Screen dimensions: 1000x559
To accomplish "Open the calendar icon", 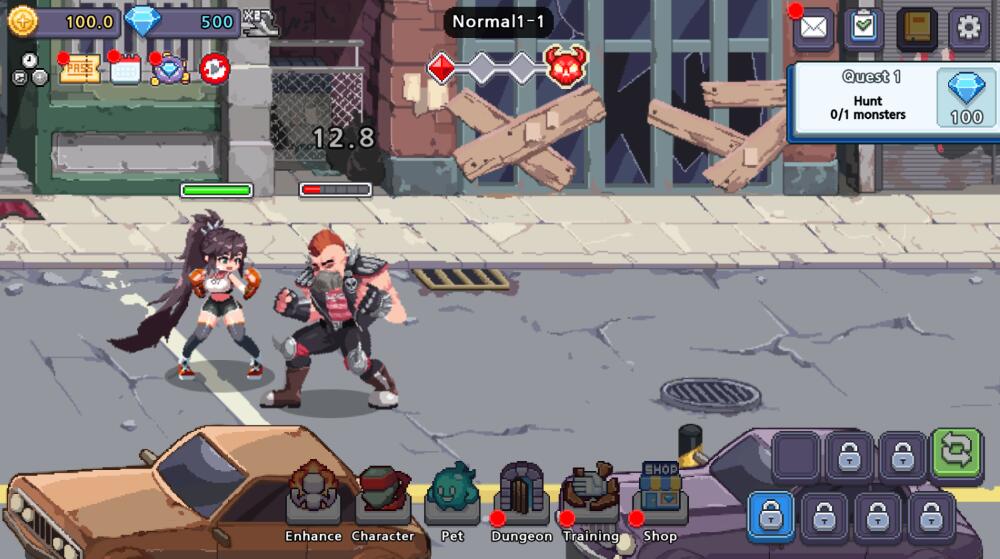I will coord(126,69).
